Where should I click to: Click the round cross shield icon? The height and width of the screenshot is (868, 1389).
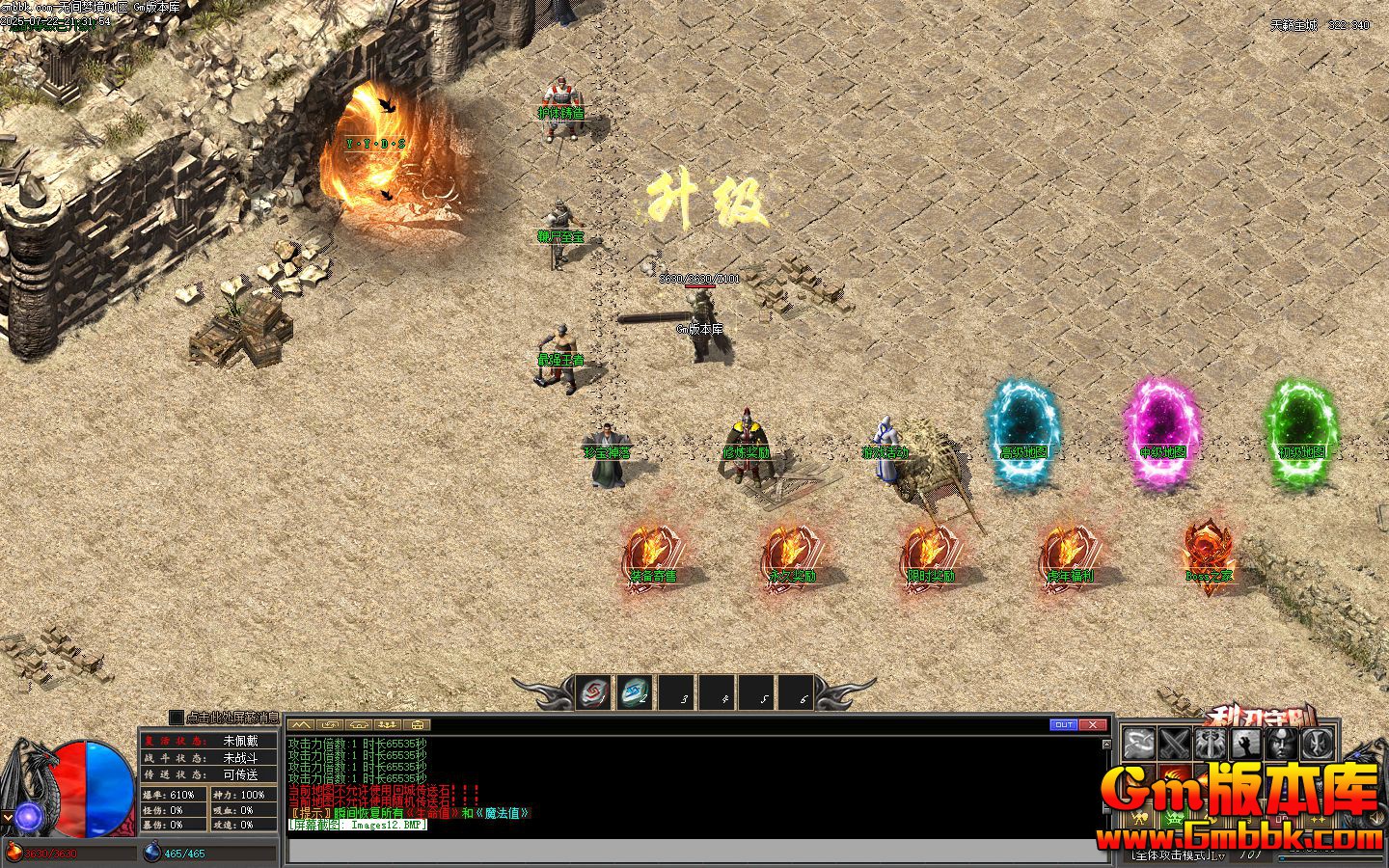click(x=1317, y=744)
